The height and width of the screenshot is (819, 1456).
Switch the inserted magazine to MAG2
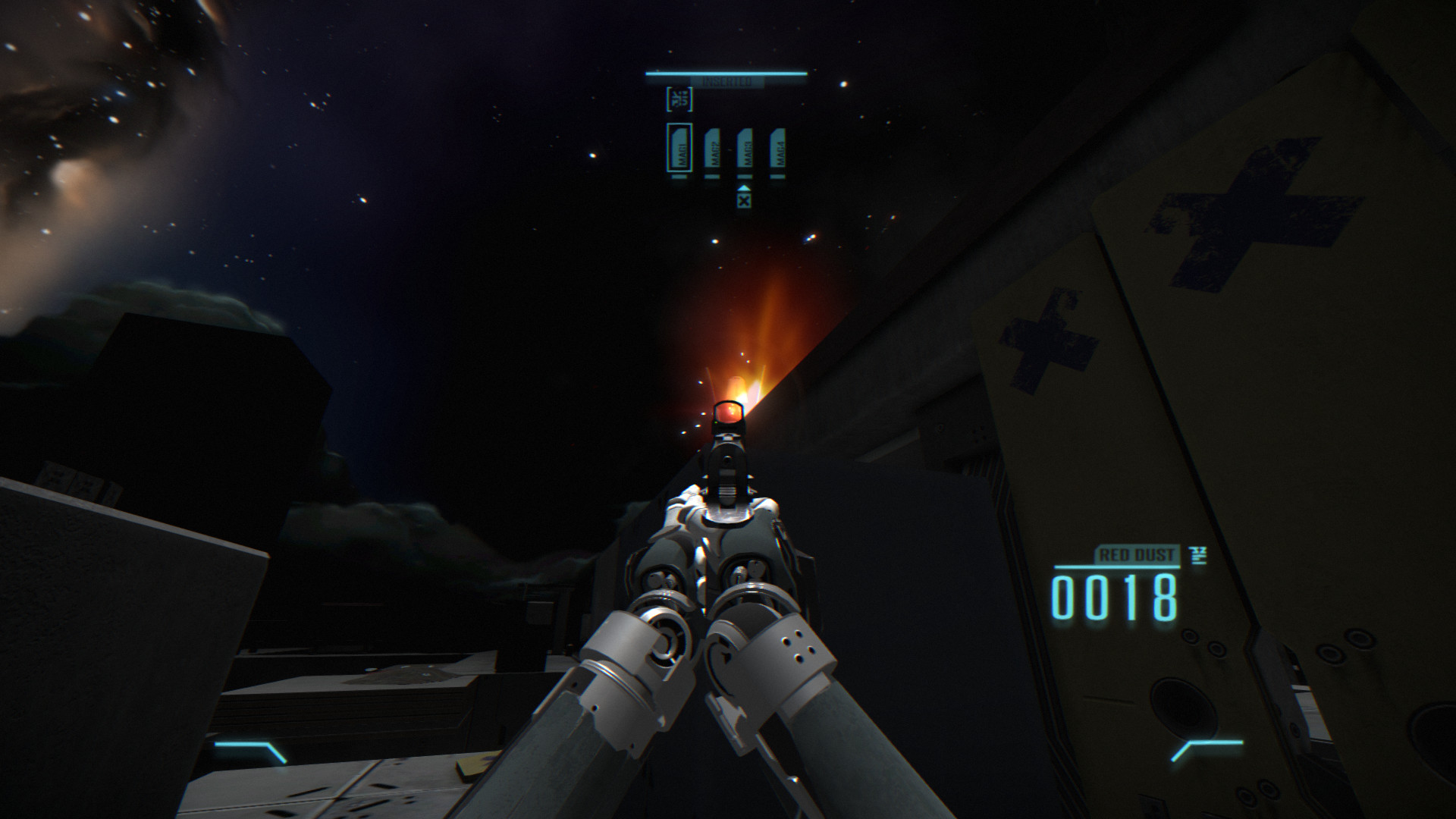click(711, 149)
